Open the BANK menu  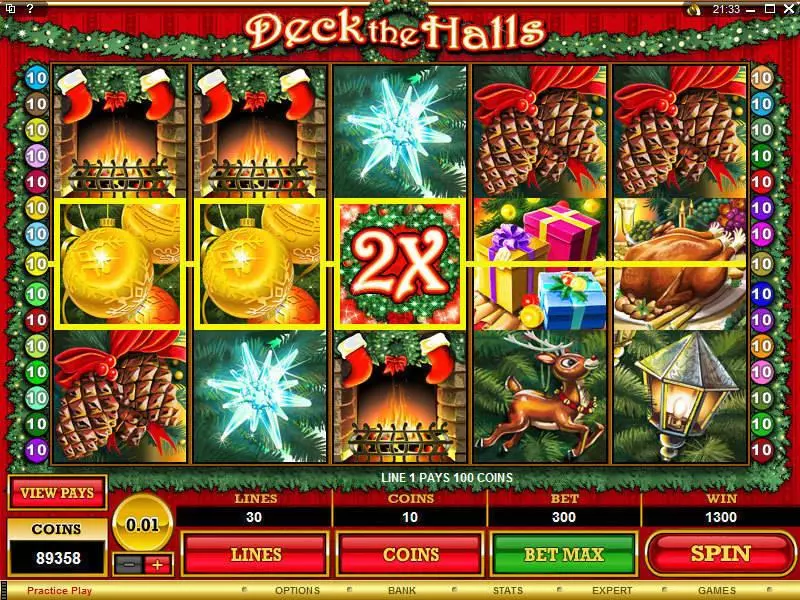point(403,591)
